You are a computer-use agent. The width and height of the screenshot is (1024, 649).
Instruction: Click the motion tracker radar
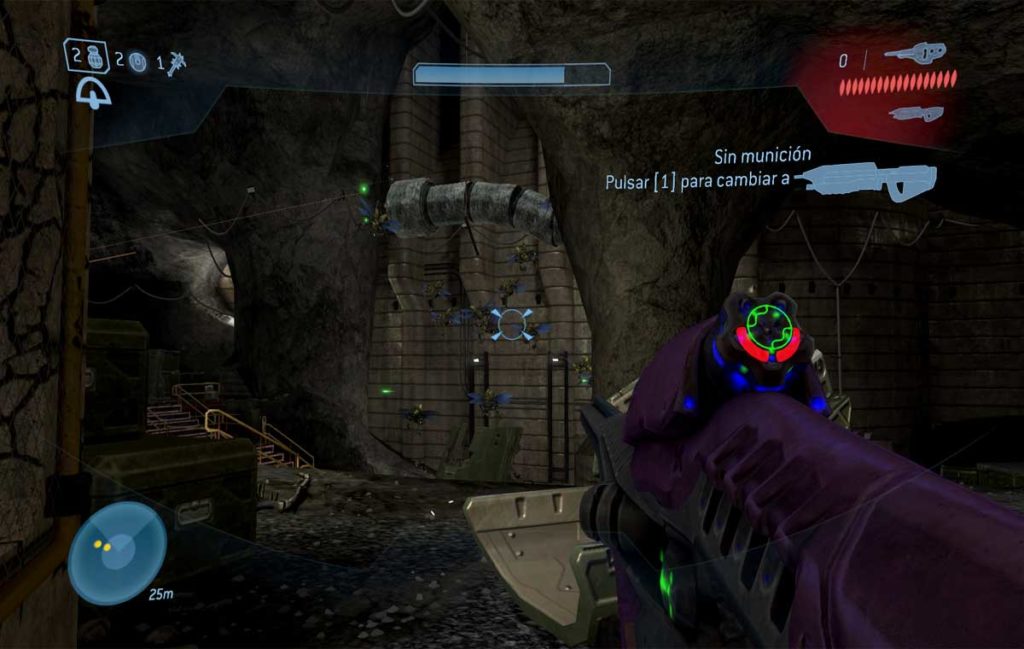[x=118, y=553]
